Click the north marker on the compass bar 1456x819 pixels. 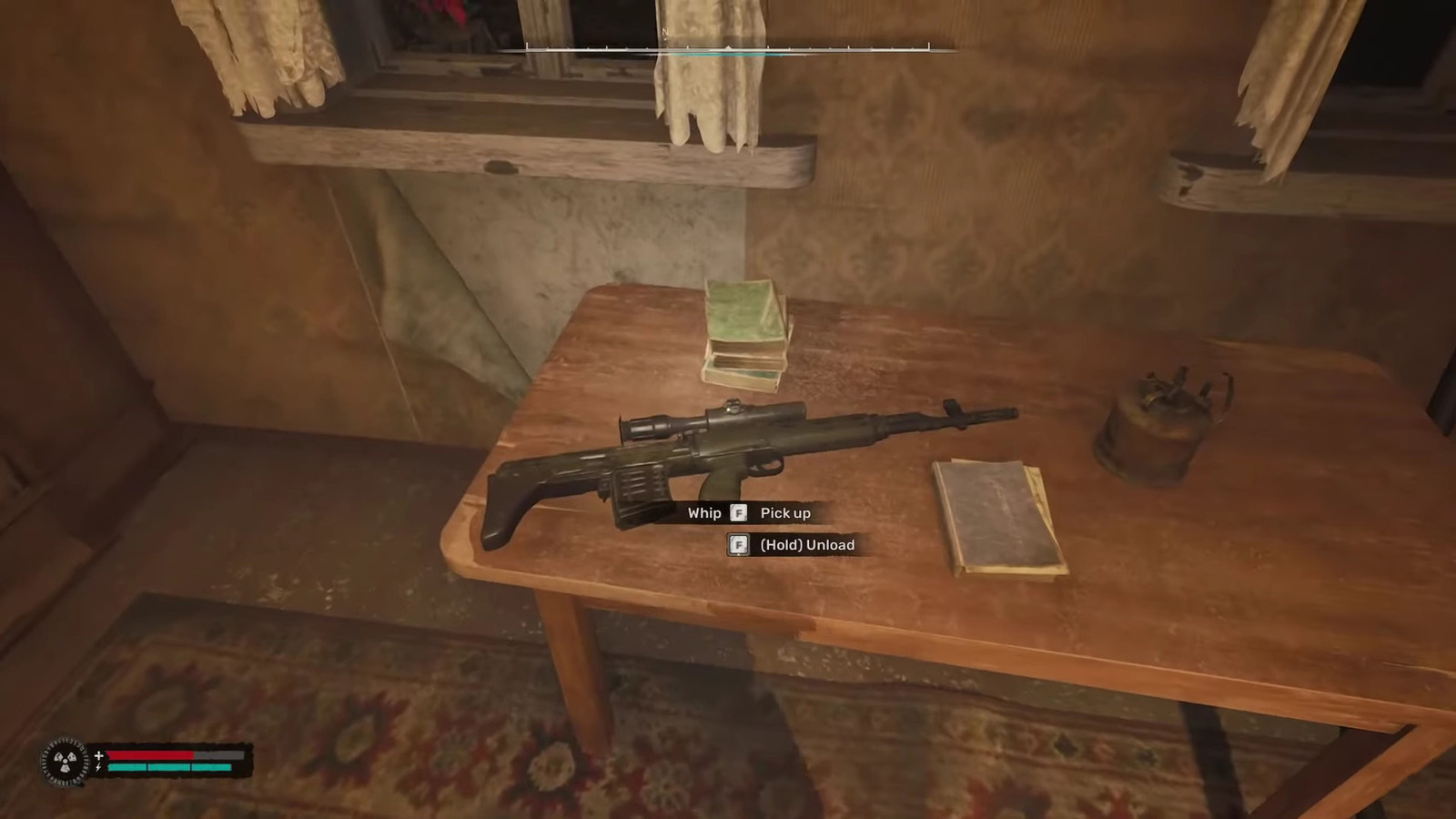(667, 33)
